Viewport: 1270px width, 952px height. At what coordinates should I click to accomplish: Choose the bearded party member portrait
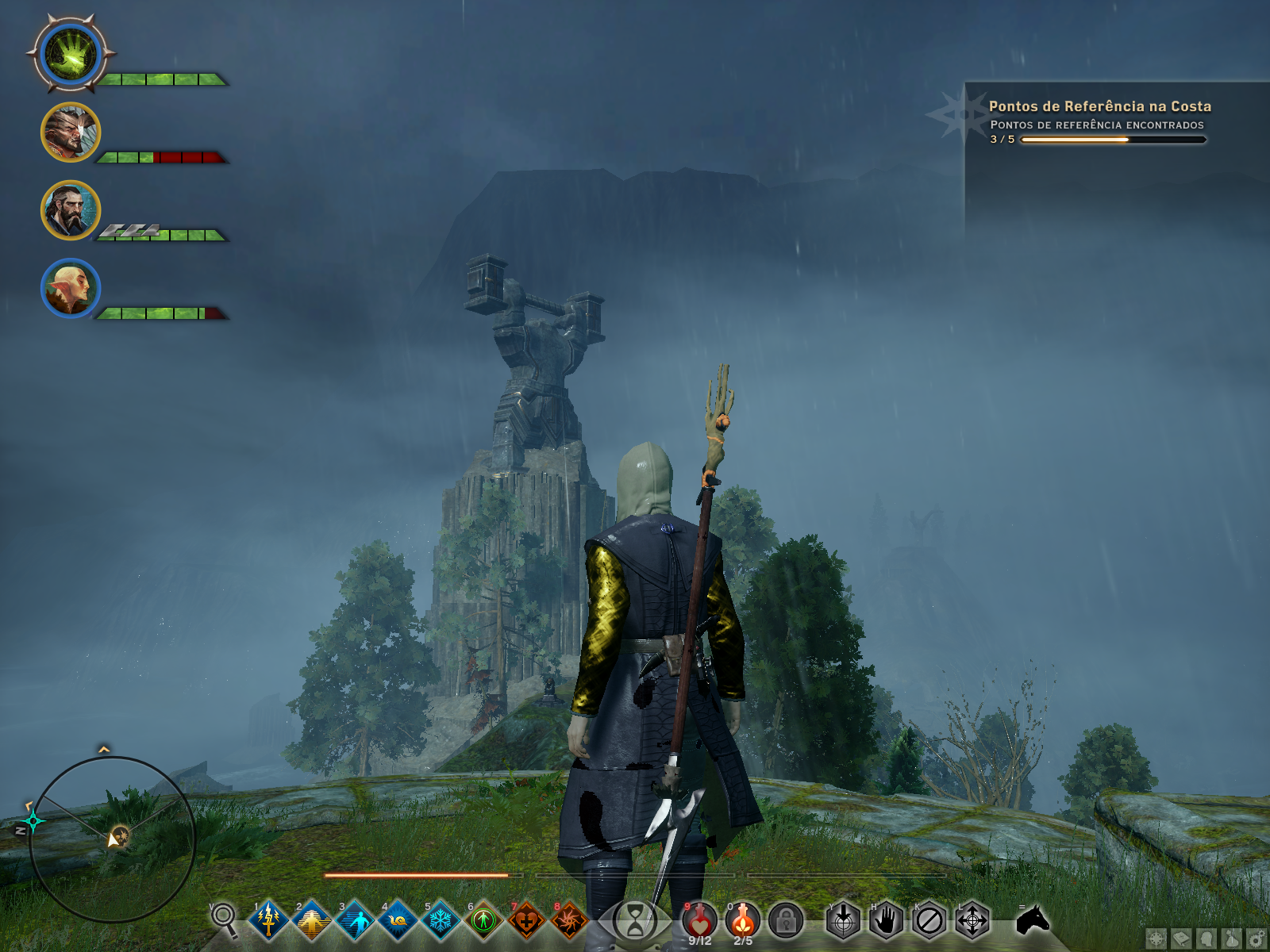(x=71, y=210)
